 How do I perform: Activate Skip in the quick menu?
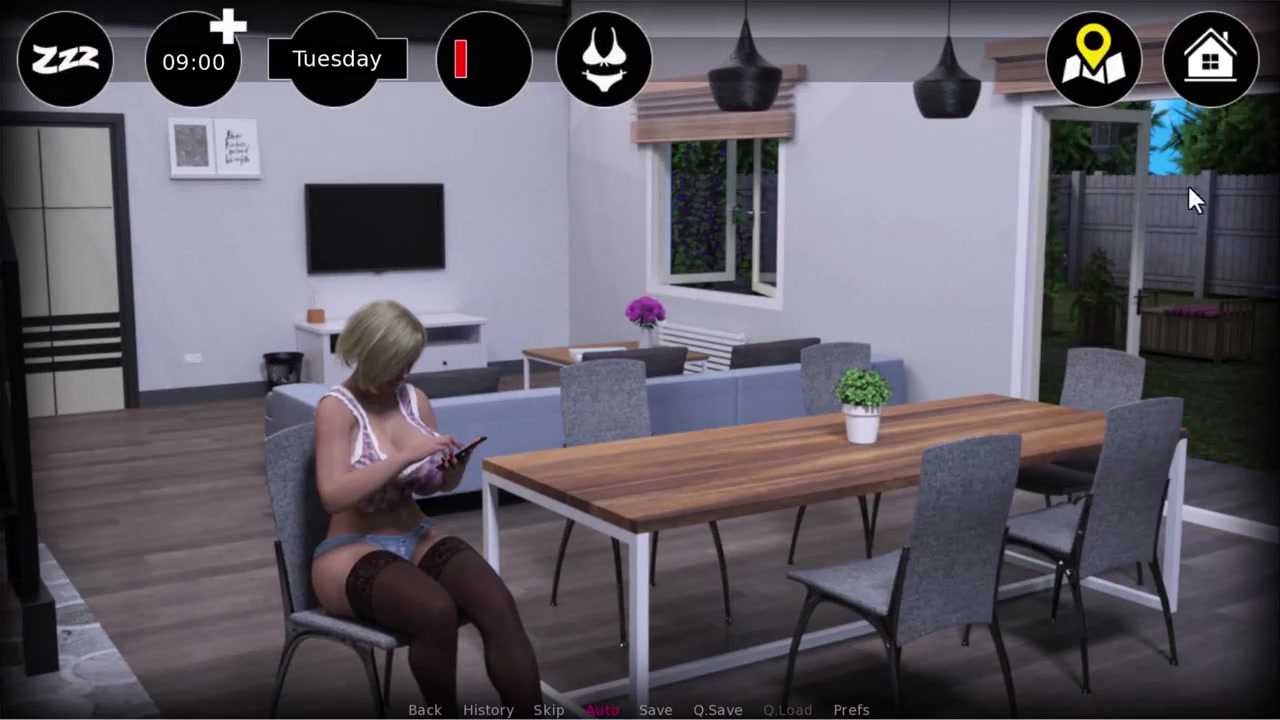click(x=549, y=710)
